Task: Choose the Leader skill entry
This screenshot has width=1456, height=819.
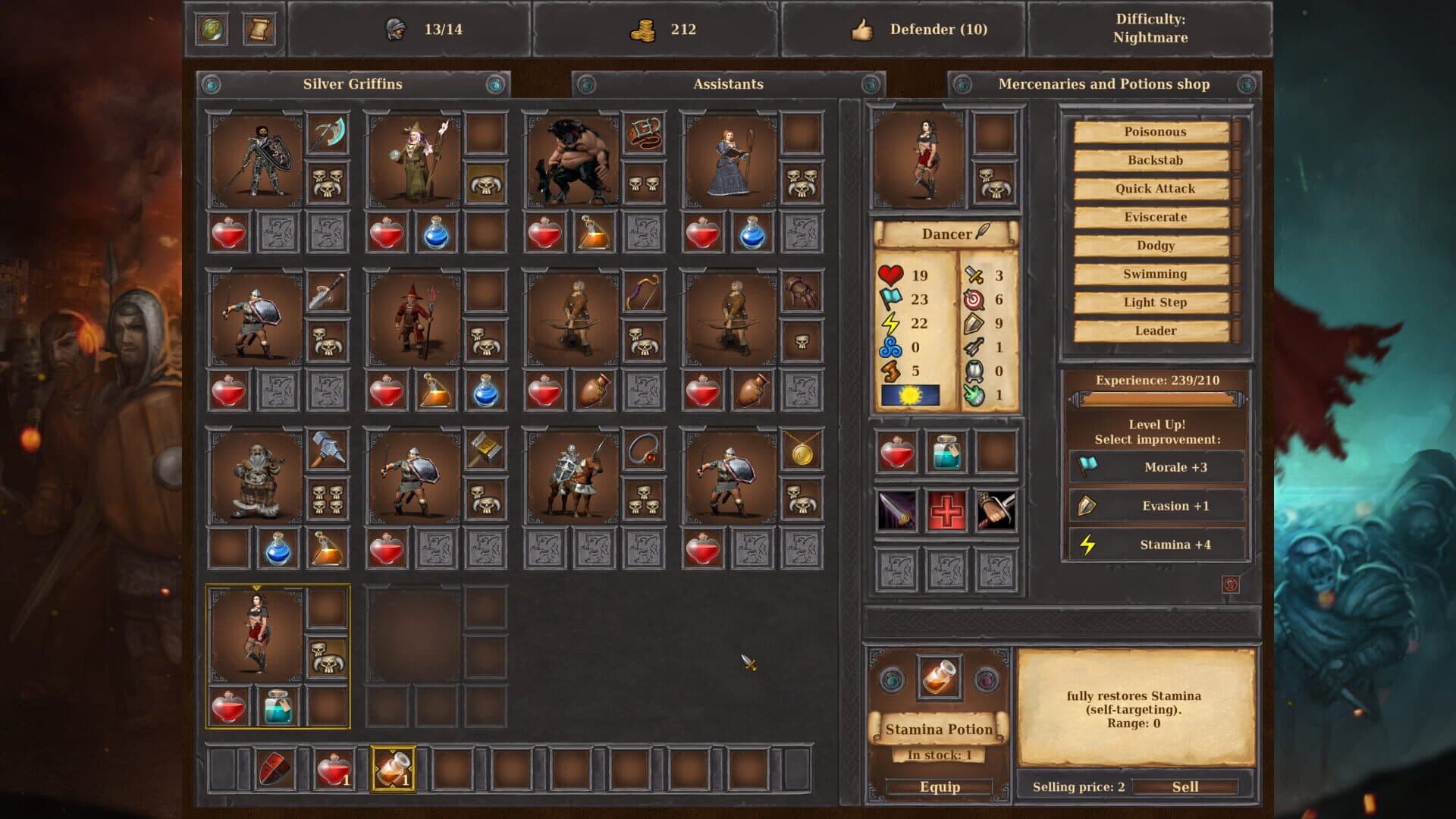Action: pos(1153,331)
